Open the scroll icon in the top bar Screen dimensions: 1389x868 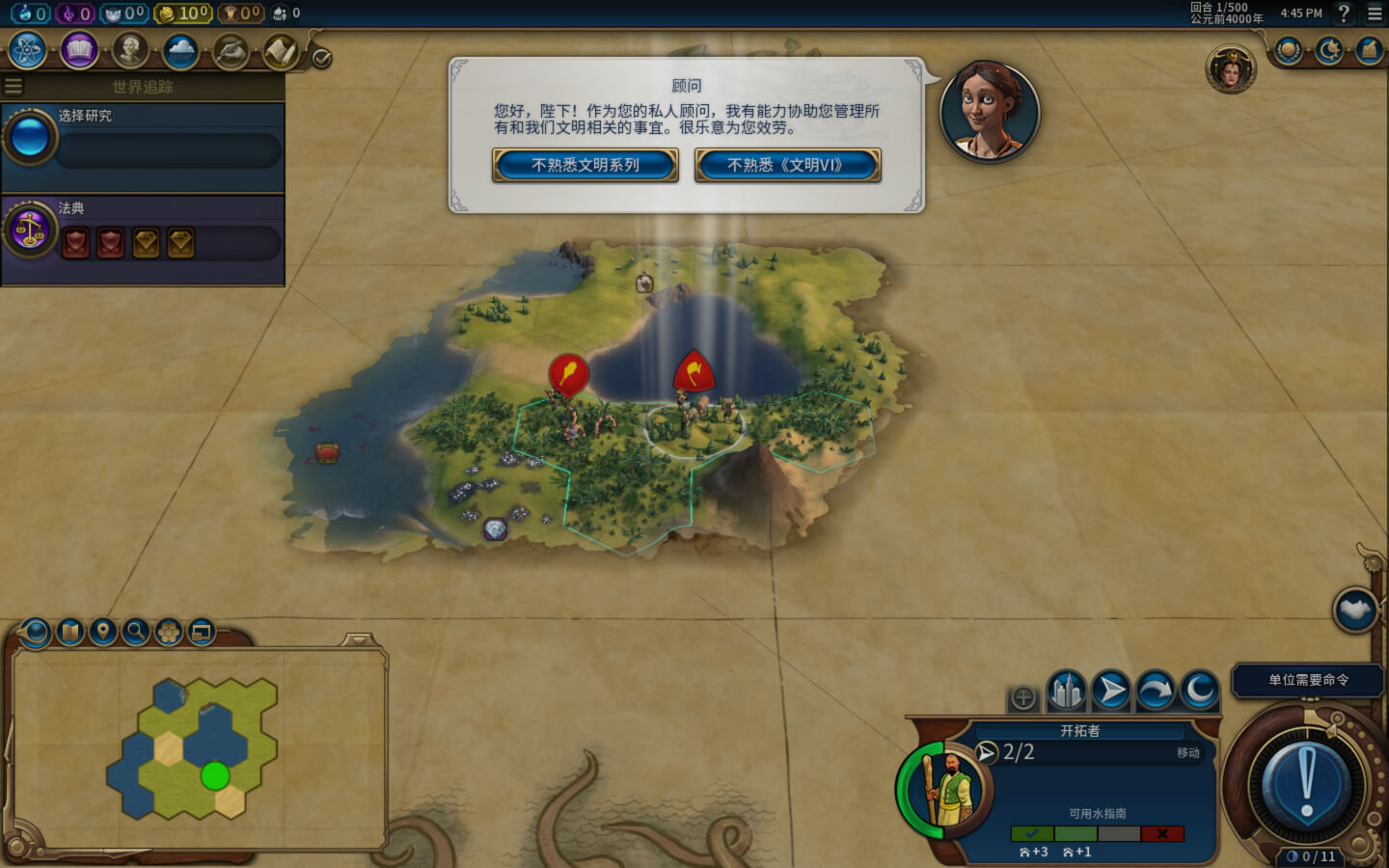pos(281,52)
